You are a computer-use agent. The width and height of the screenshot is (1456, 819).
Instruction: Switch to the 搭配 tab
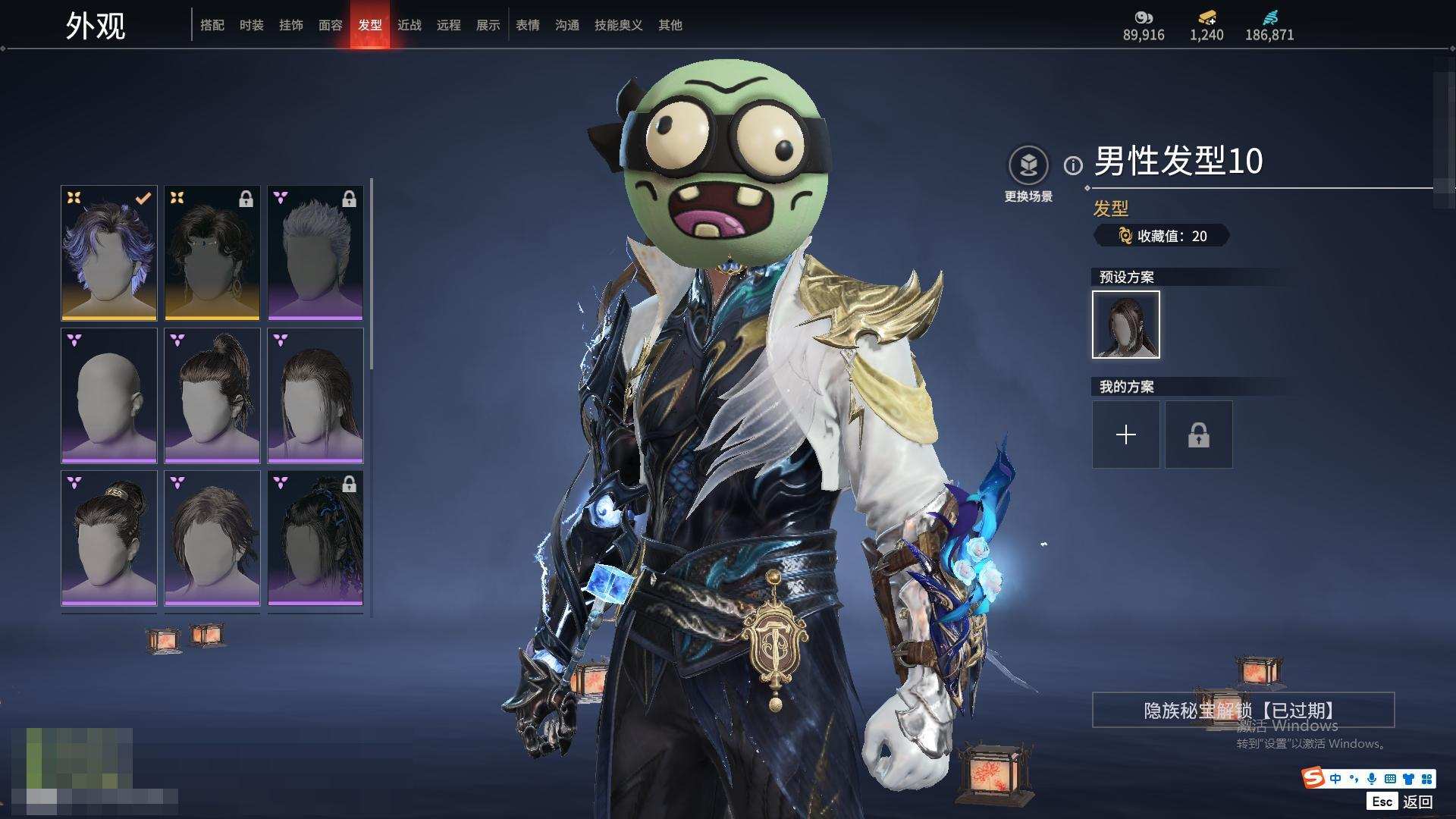[x=212, y=26]
